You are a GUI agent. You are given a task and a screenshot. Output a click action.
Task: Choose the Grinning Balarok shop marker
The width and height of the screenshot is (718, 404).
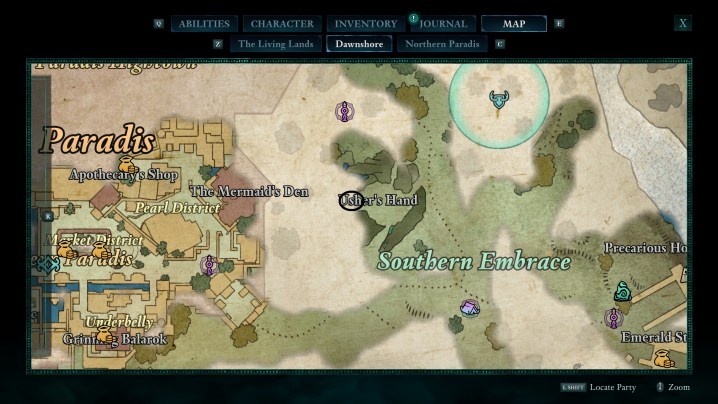click(103, 335)
